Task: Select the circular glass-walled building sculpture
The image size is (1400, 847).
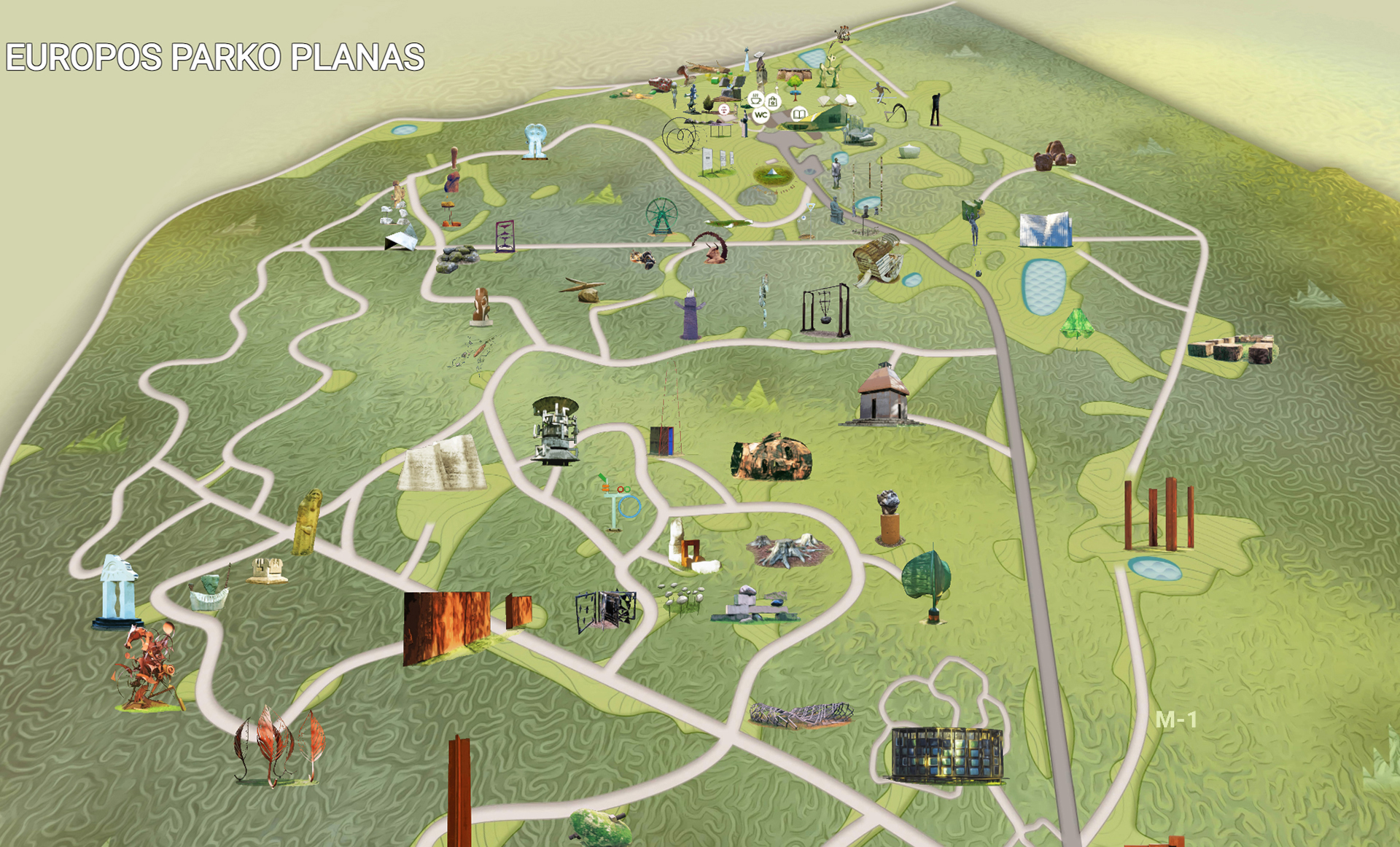Action: point(946,754)
